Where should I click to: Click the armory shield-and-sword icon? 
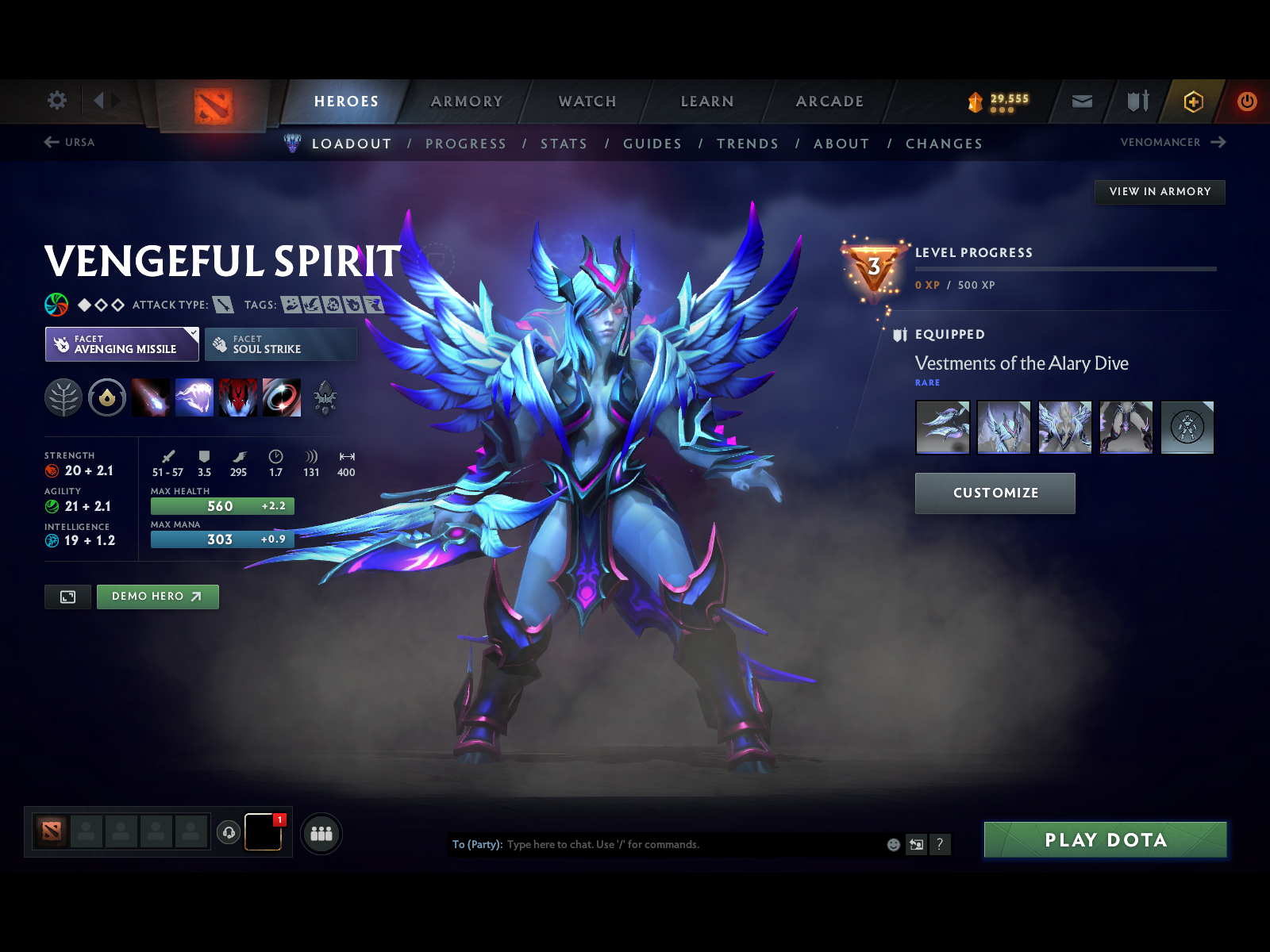(1137, 101)
